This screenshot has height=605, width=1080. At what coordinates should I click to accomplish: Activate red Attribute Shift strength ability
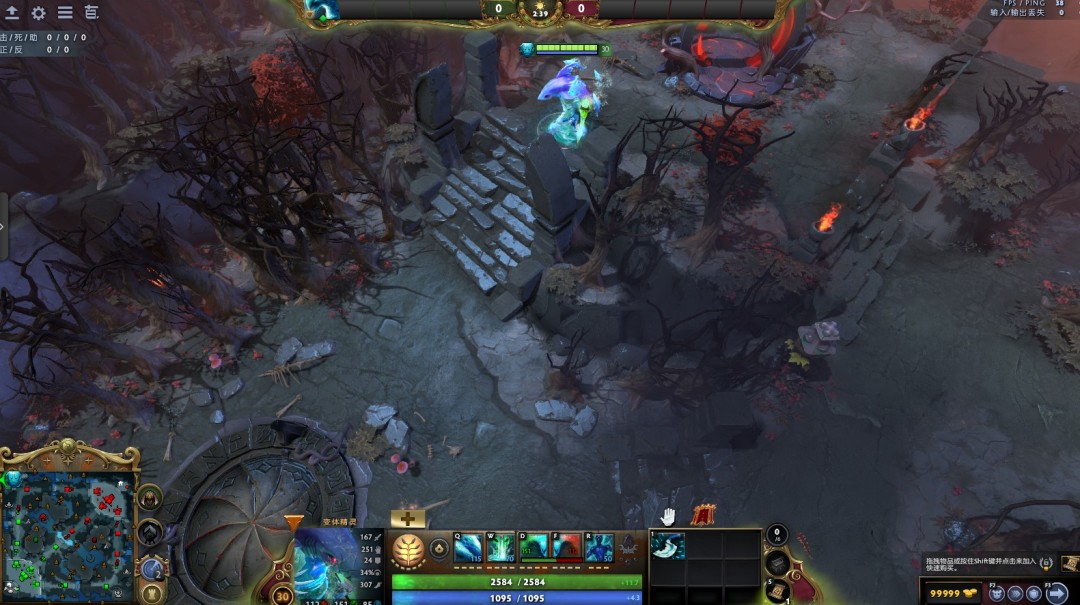point(567,547)
